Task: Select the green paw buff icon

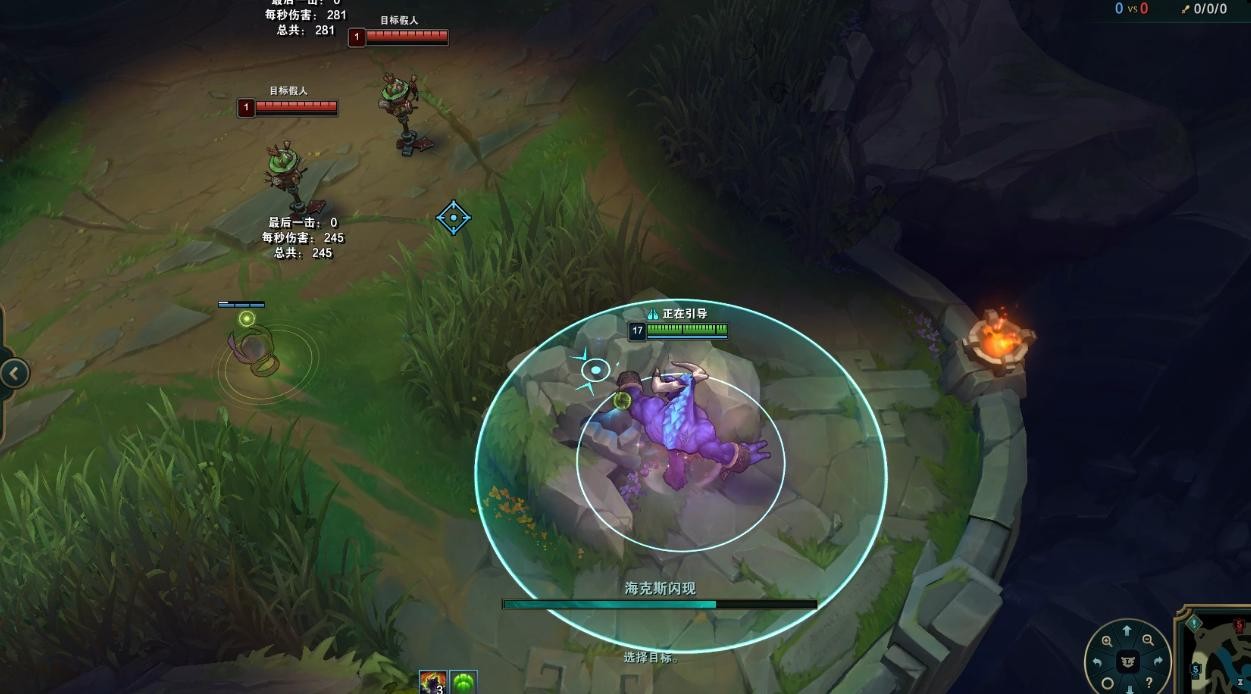Action: pos(464,682)
